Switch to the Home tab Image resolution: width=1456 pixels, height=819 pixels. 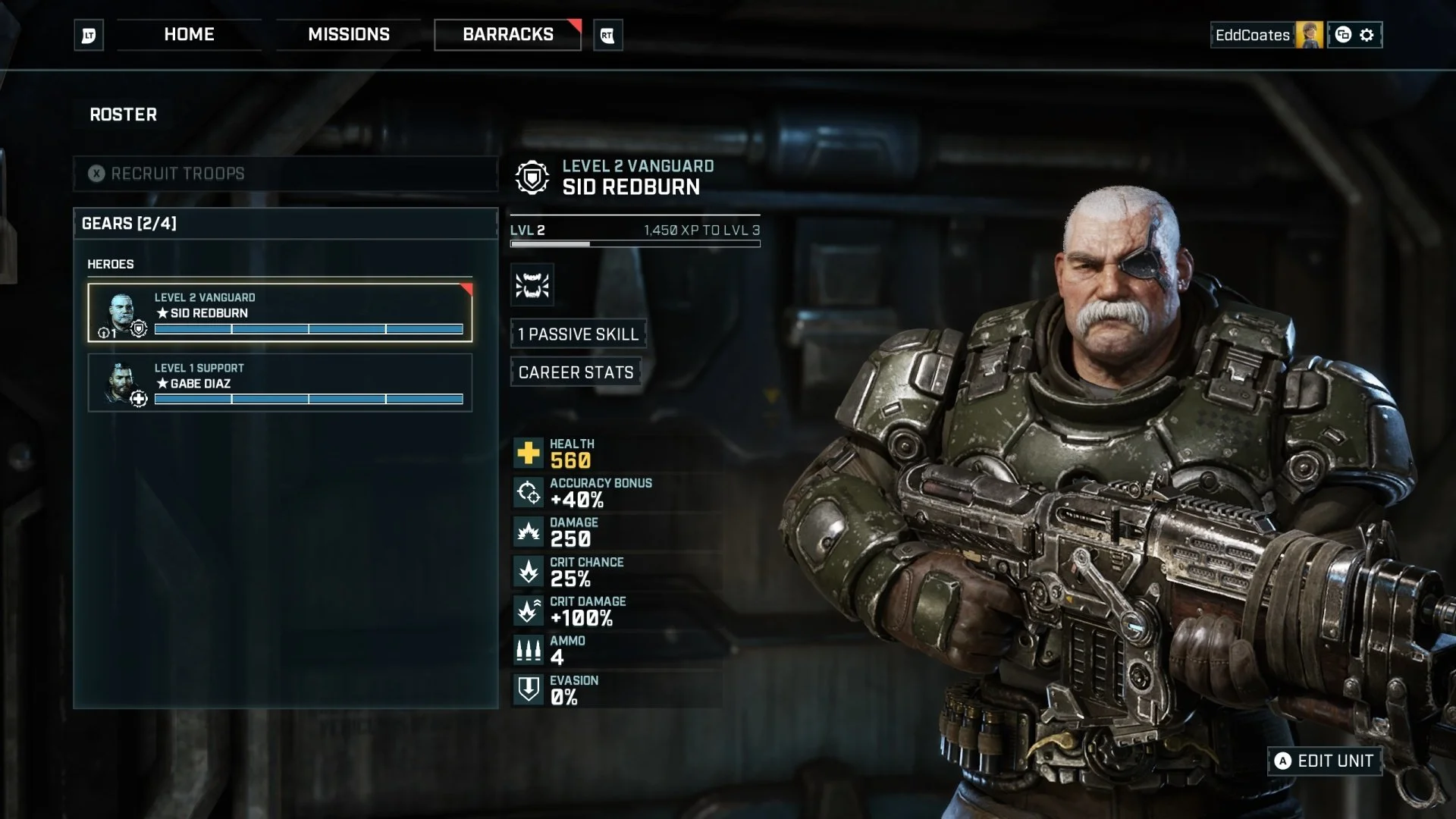(189, 35)
